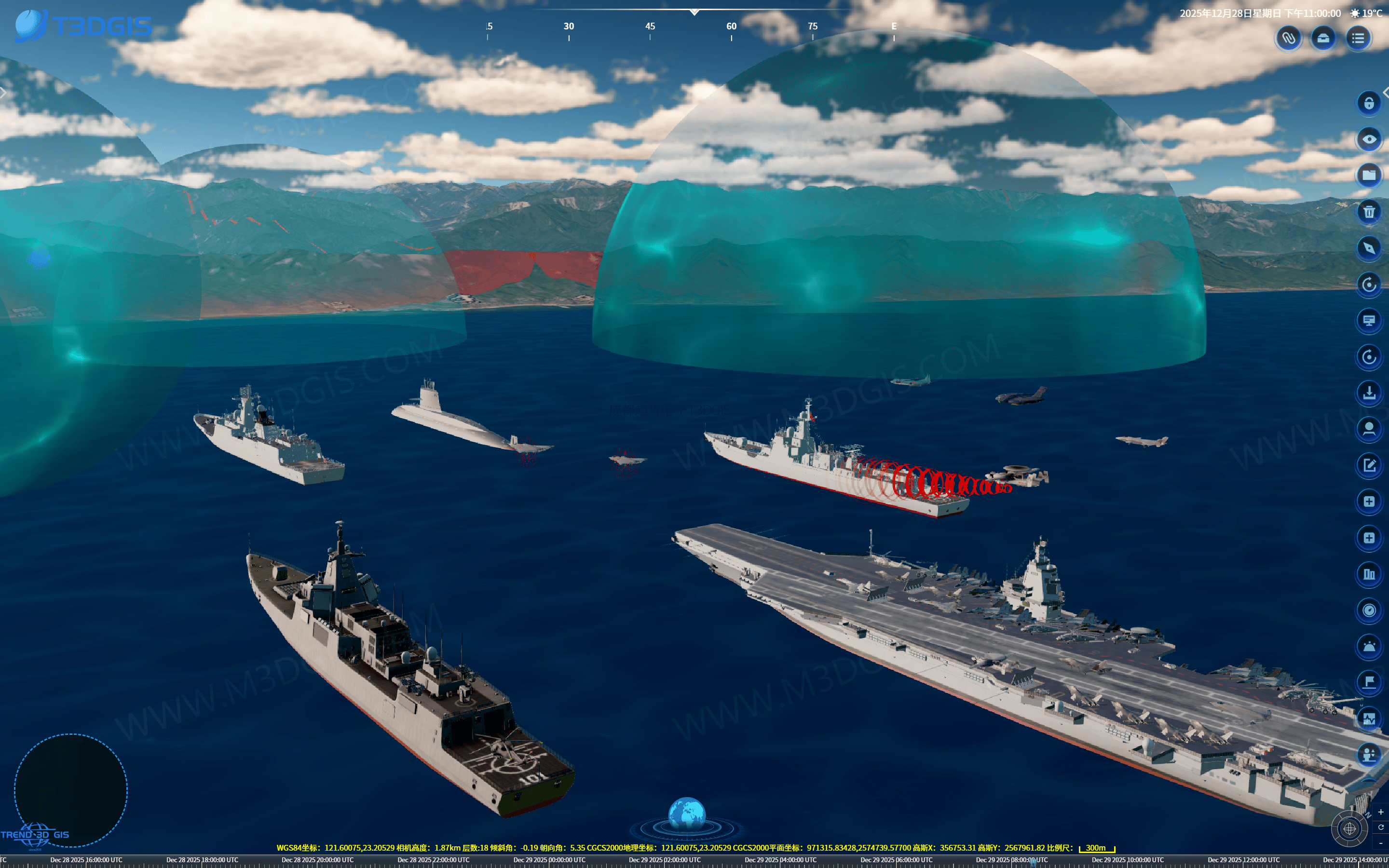Click the paperclip attachment button
This screenshot has width=1389, height=868.
tap(1289, 39)
